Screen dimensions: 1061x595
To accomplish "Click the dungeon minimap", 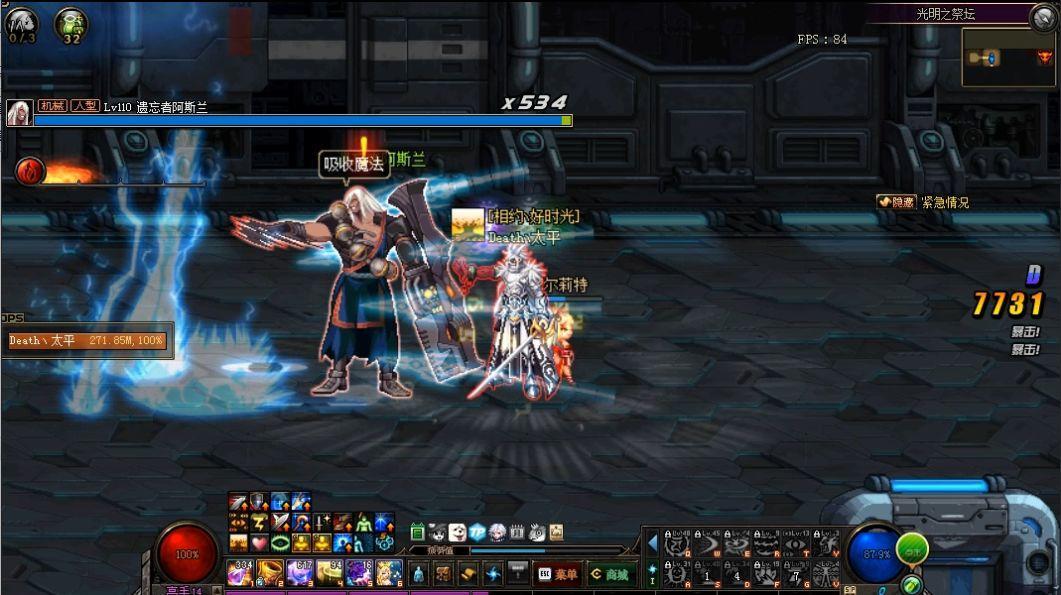I will click(1008, 58).
